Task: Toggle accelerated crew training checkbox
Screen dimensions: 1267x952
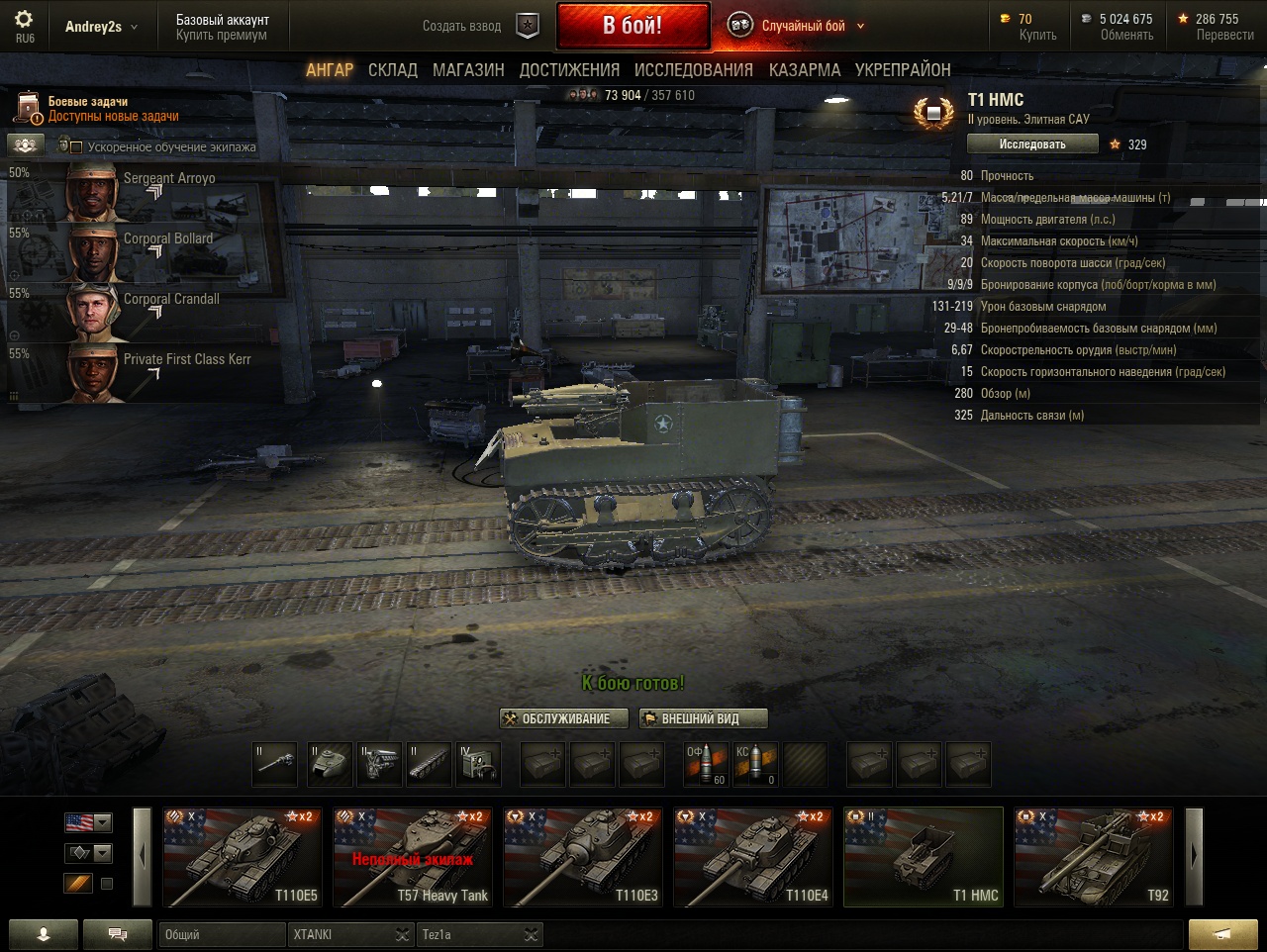Action: pos(76,147)
